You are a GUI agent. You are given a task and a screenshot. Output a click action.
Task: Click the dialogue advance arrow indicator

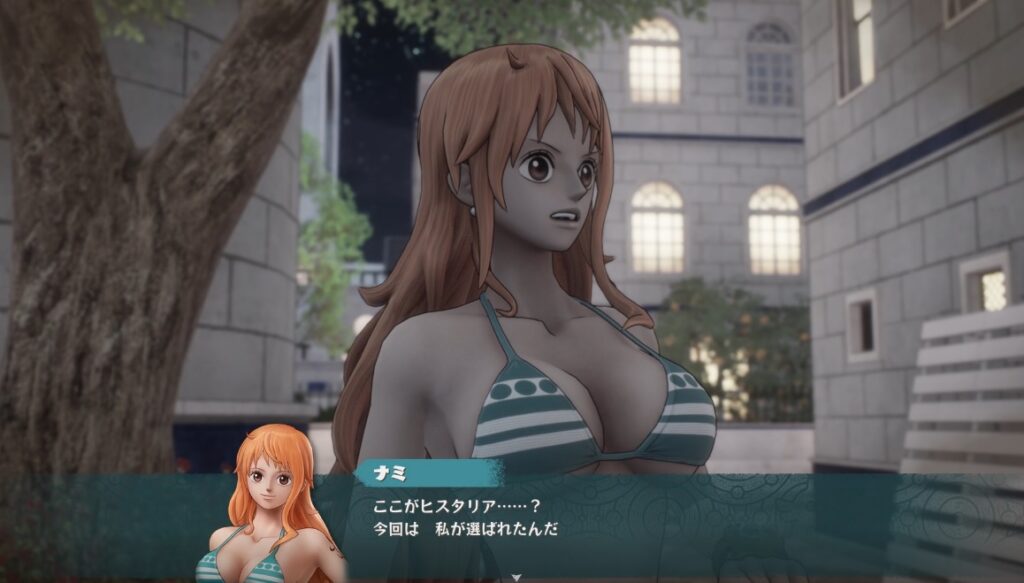[x=516, y=577]
